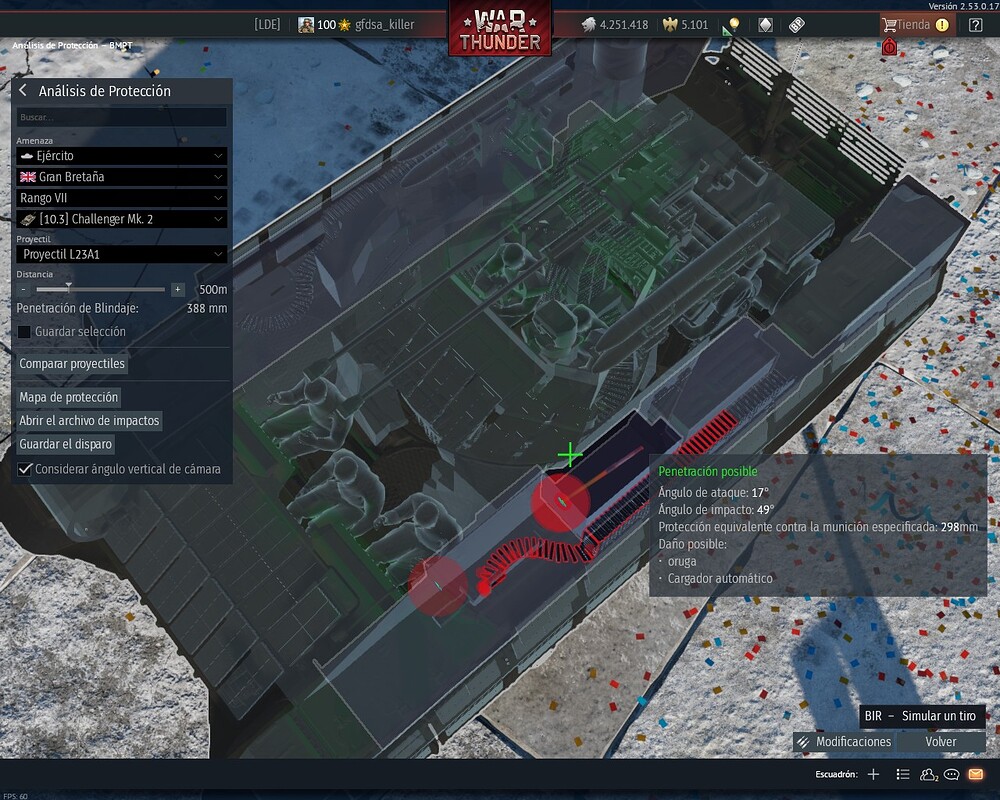This screenshot has height=800, width=1000.
Task: Open the Ejército threat type dropdown
Action: pos(122,156)
